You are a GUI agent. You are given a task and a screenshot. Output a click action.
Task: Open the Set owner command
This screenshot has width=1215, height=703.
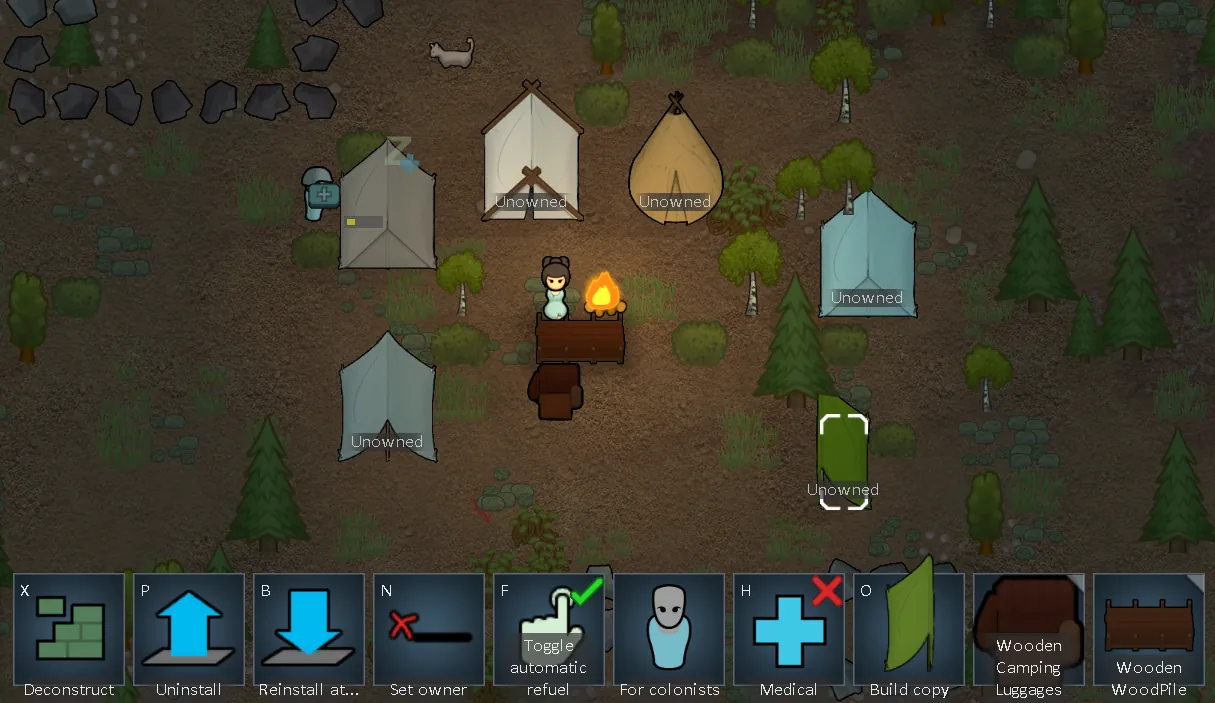pyautogui.click(x=429, y=629)
